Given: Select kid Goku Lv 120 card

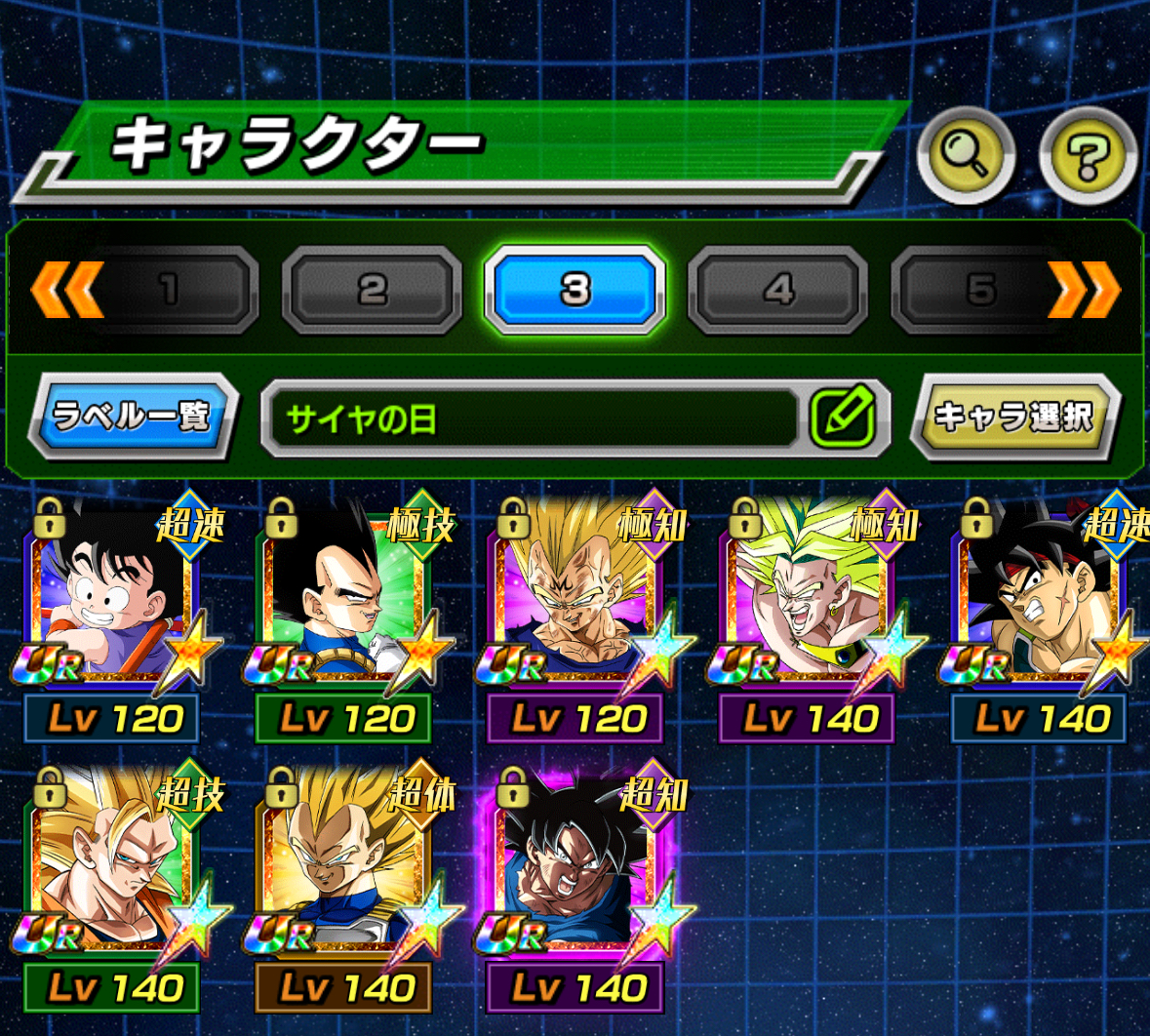Looking at the screenshot, I should click(113, 597).
